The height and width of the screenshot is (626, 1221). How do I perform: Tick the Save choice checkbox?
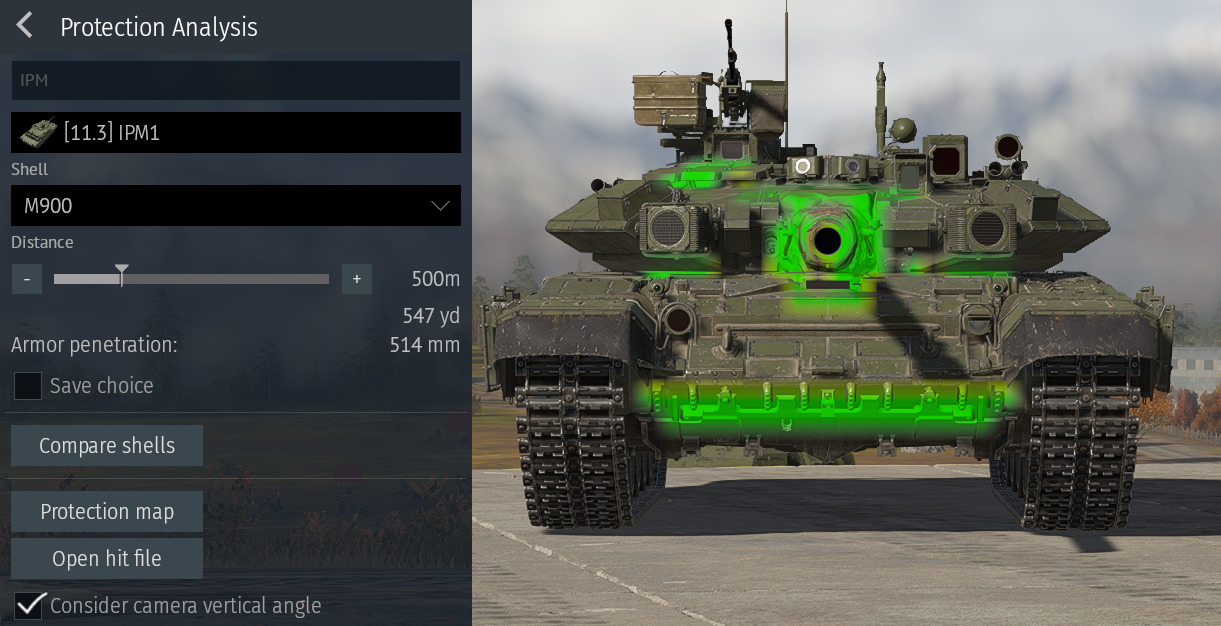point(28,386)
